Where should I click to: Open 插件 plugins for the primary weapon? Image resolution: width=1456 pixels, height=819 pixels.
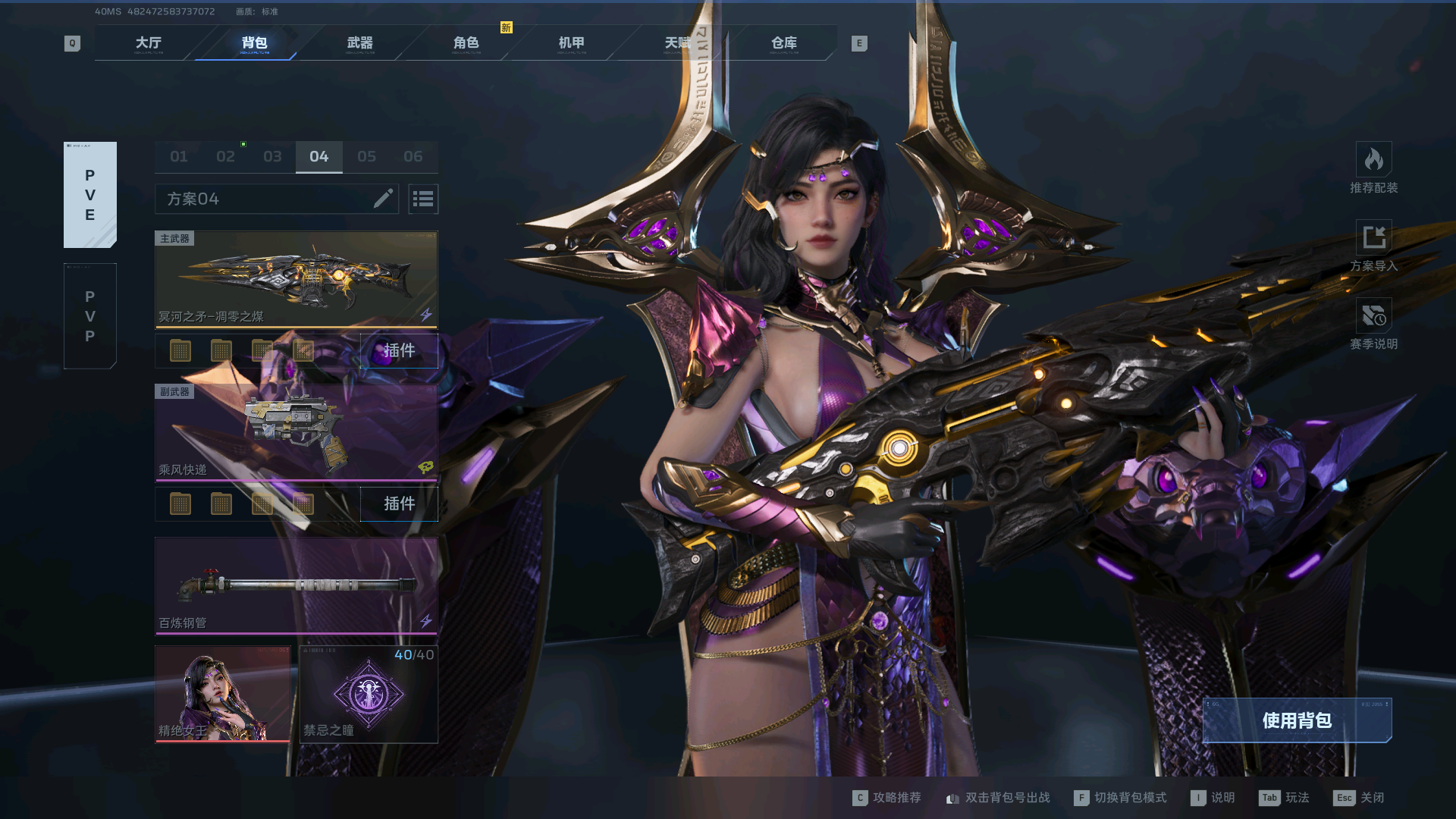[399, 350]
